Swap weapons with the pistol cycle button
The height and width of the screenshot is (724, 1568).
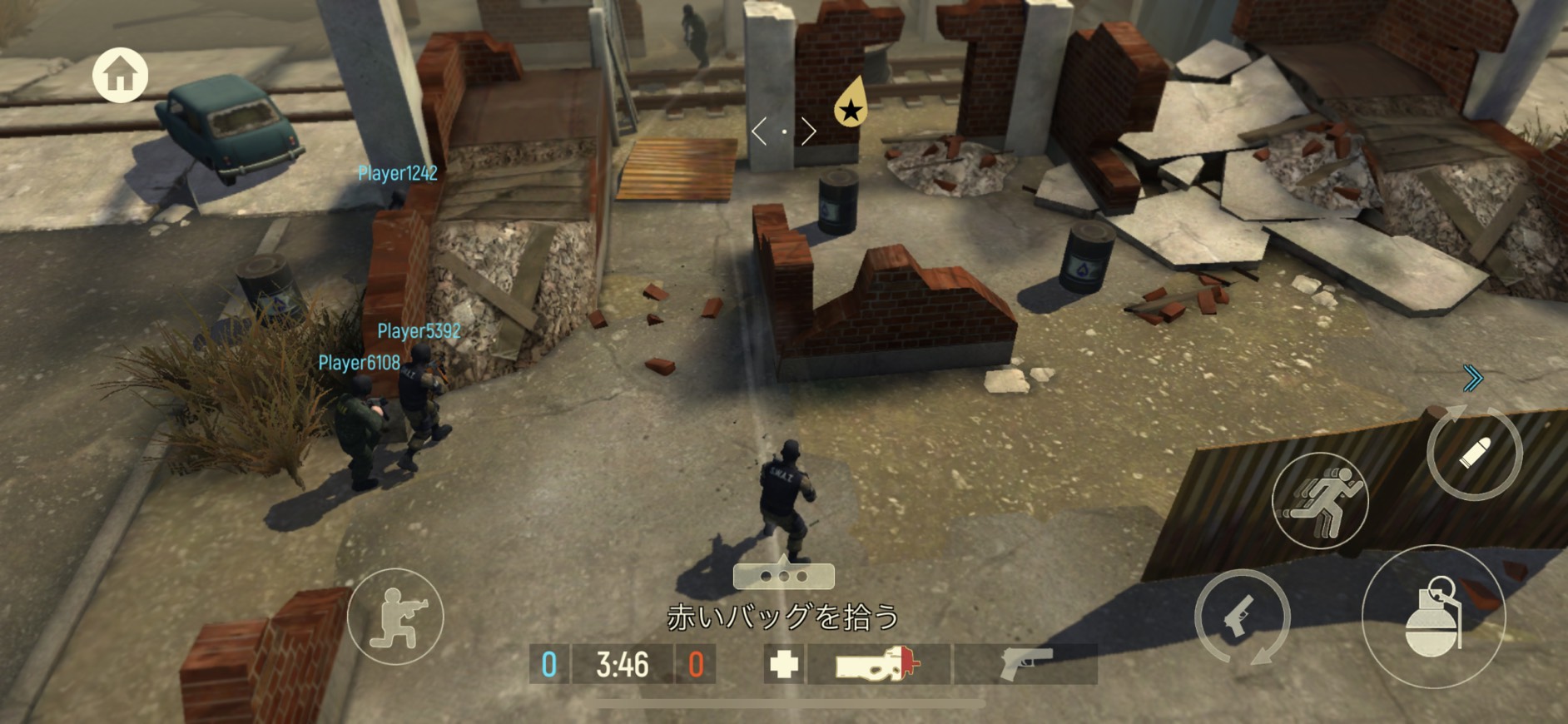(1242, 617)
